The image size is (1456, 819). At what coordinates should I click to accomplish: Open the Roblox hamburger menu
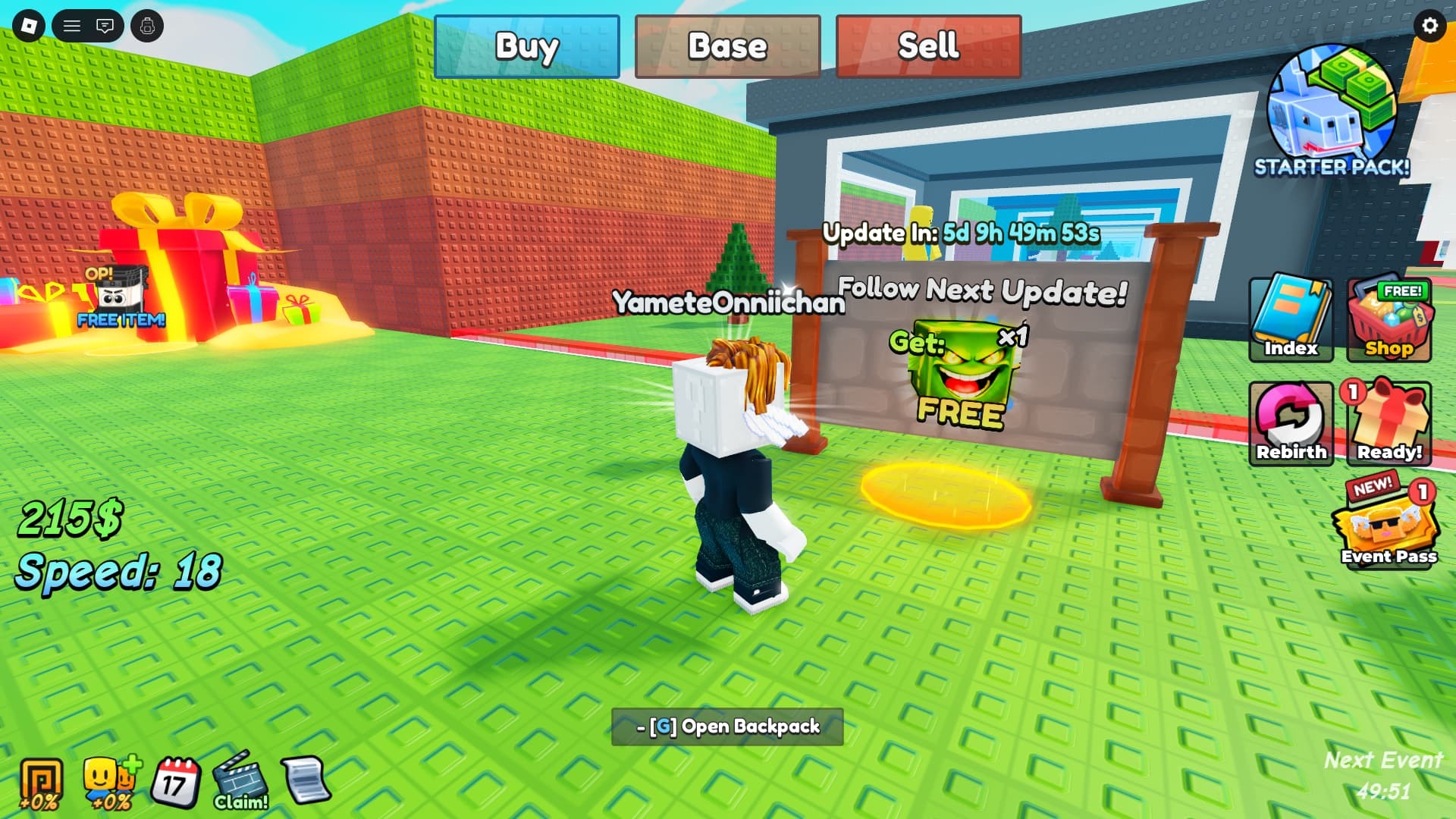point(73,26)
